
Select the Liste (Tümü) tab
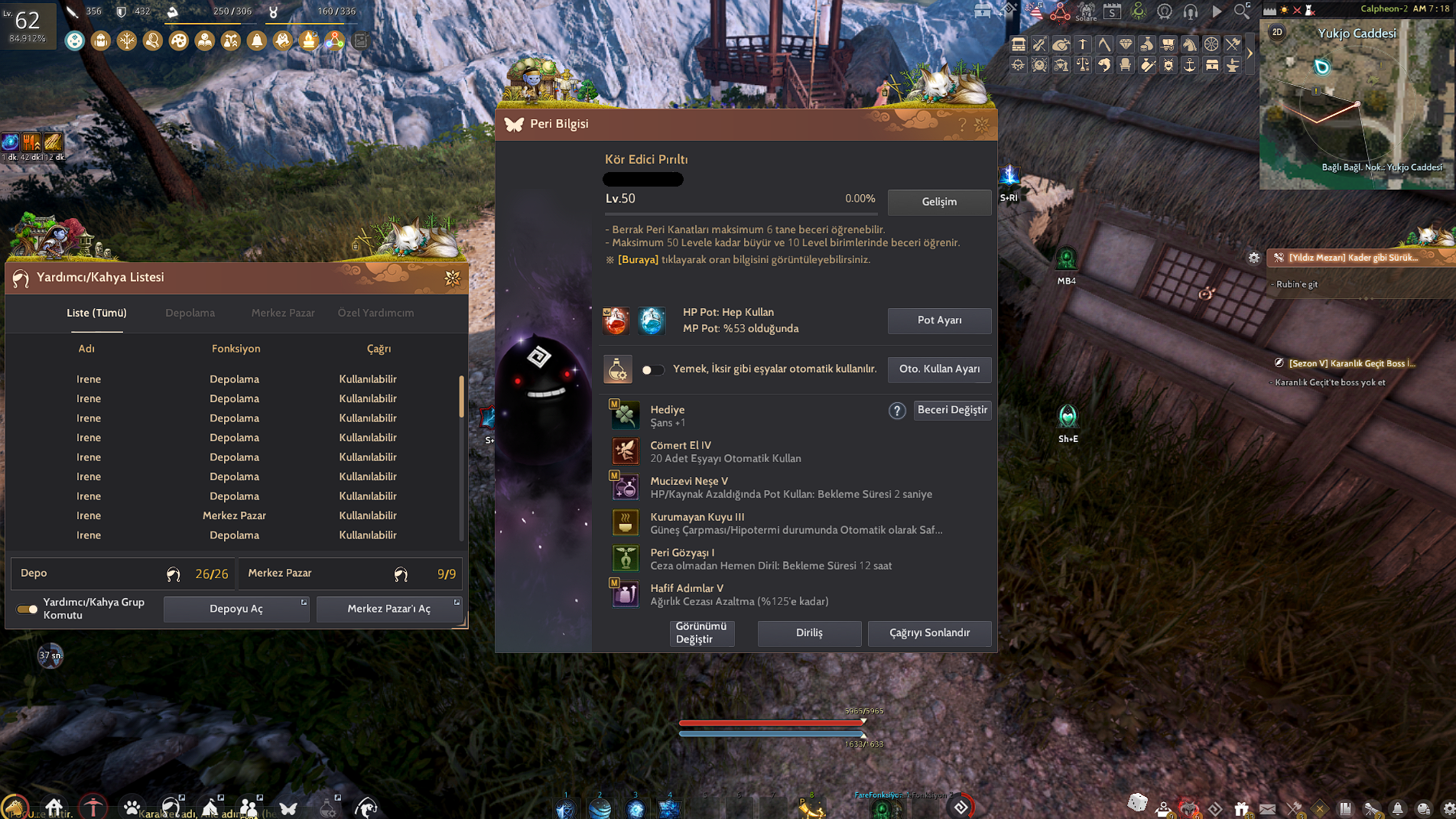click(96, 313)
